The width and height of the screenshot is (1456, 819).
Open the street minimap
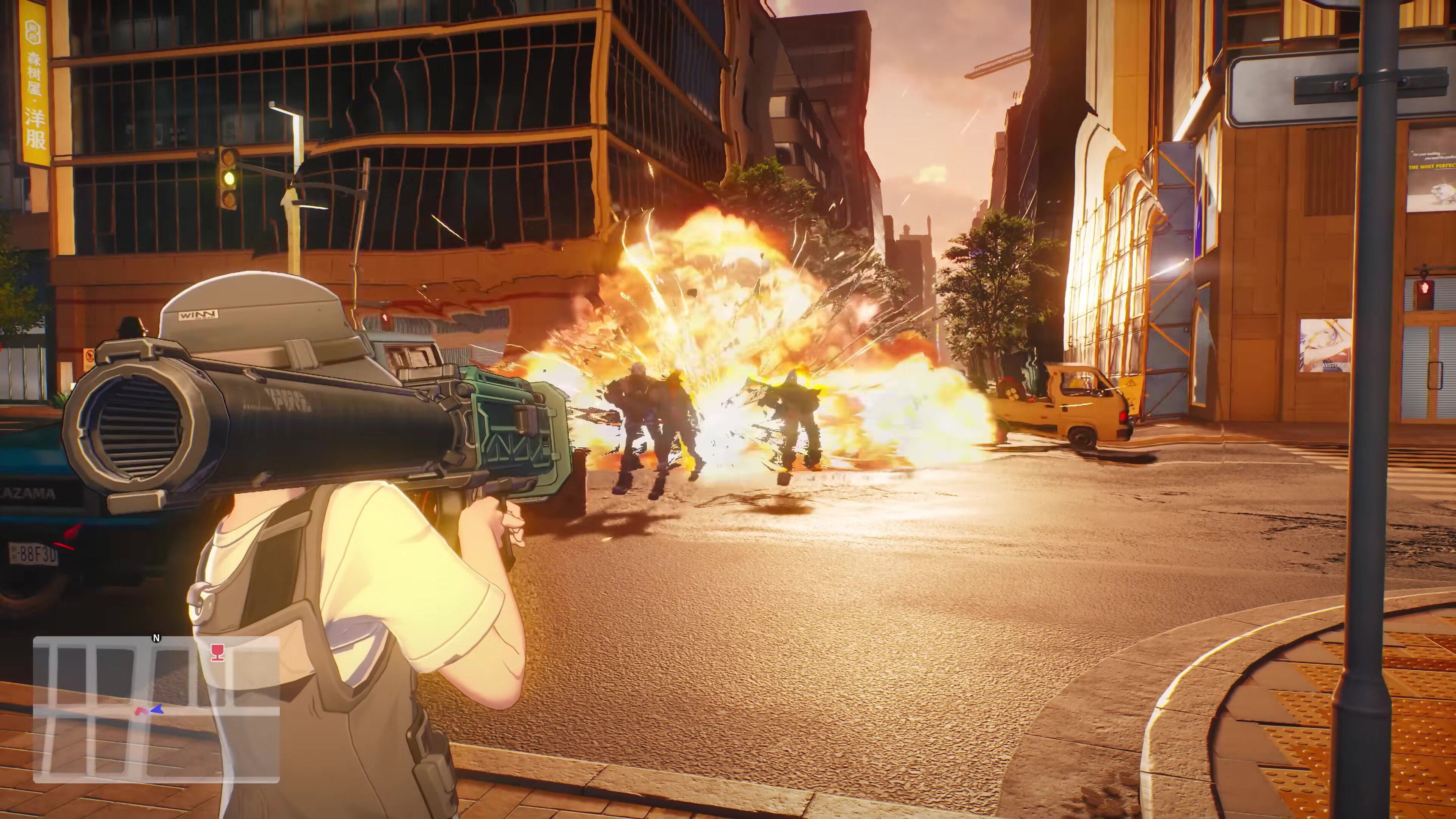point(156,709)
